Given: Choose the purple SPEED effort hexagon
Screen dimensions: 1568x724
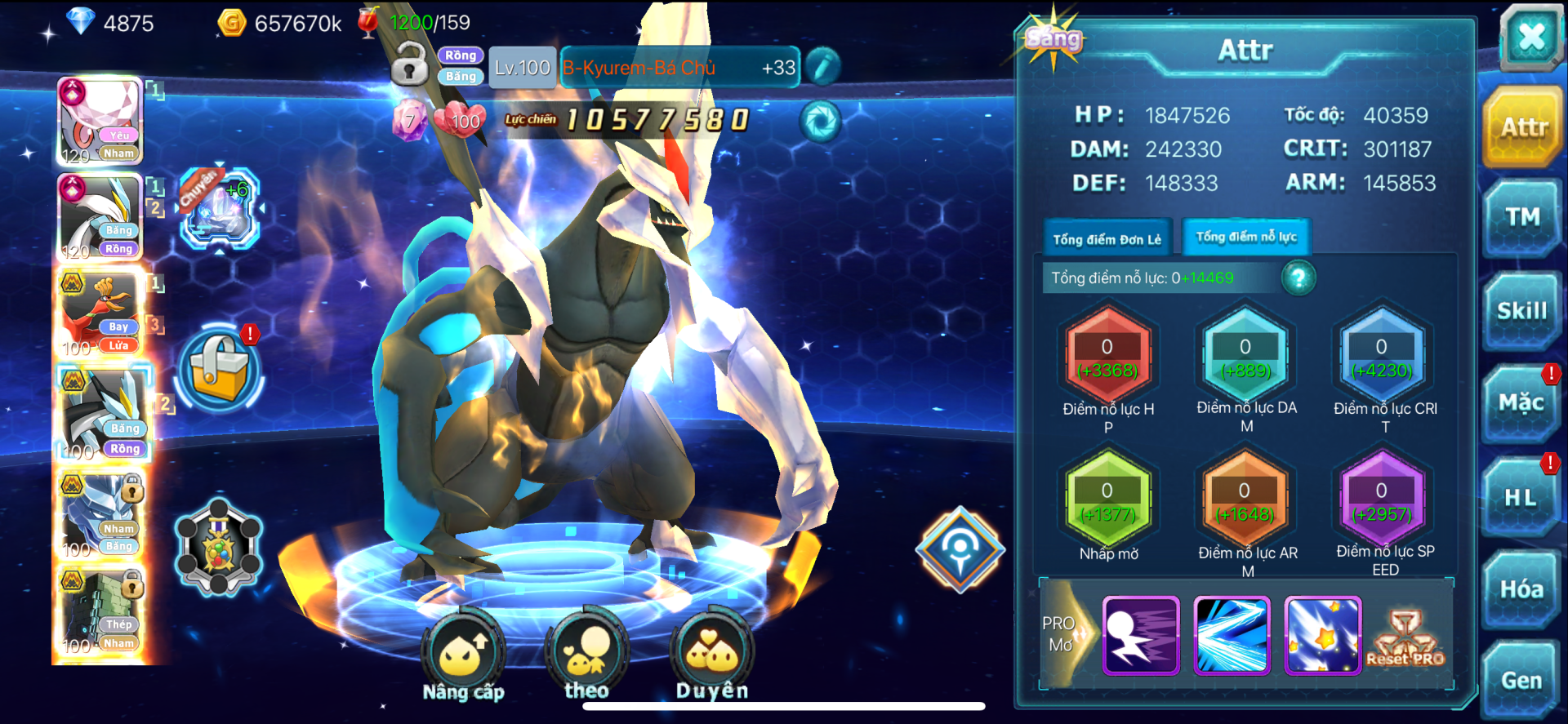Looking at the screenshot, I should [1381, 501].
